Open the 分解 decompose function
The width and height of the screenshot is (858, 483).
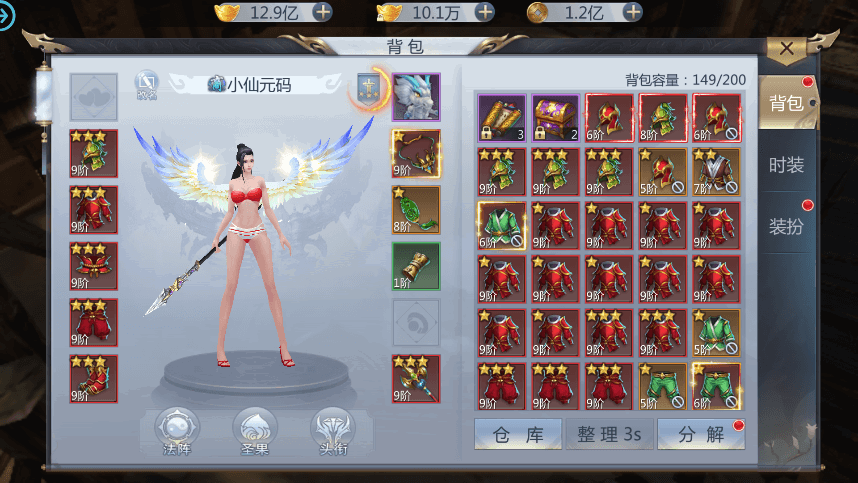pyautogui.click(x=701, y=434)
